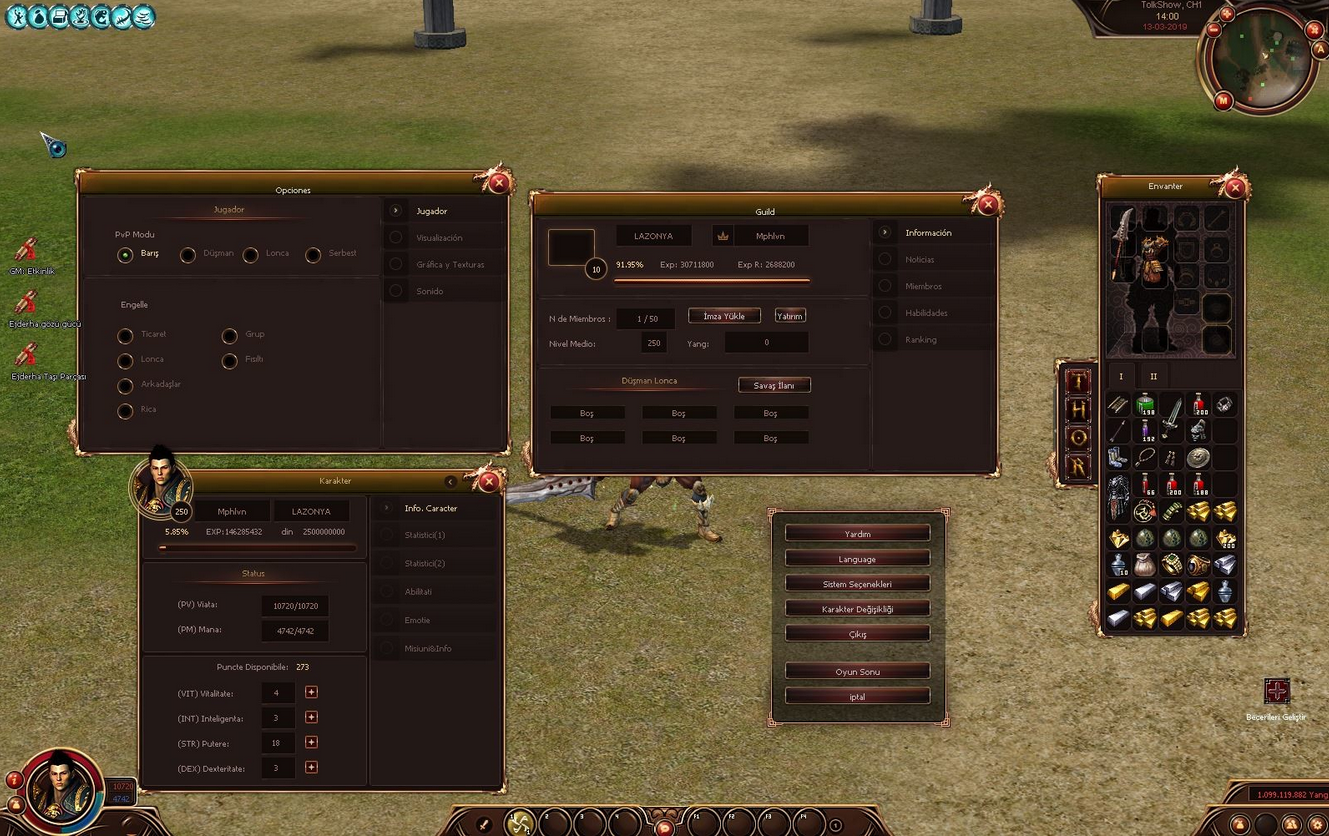Show the guild Ranking tab

pos(921,340)
